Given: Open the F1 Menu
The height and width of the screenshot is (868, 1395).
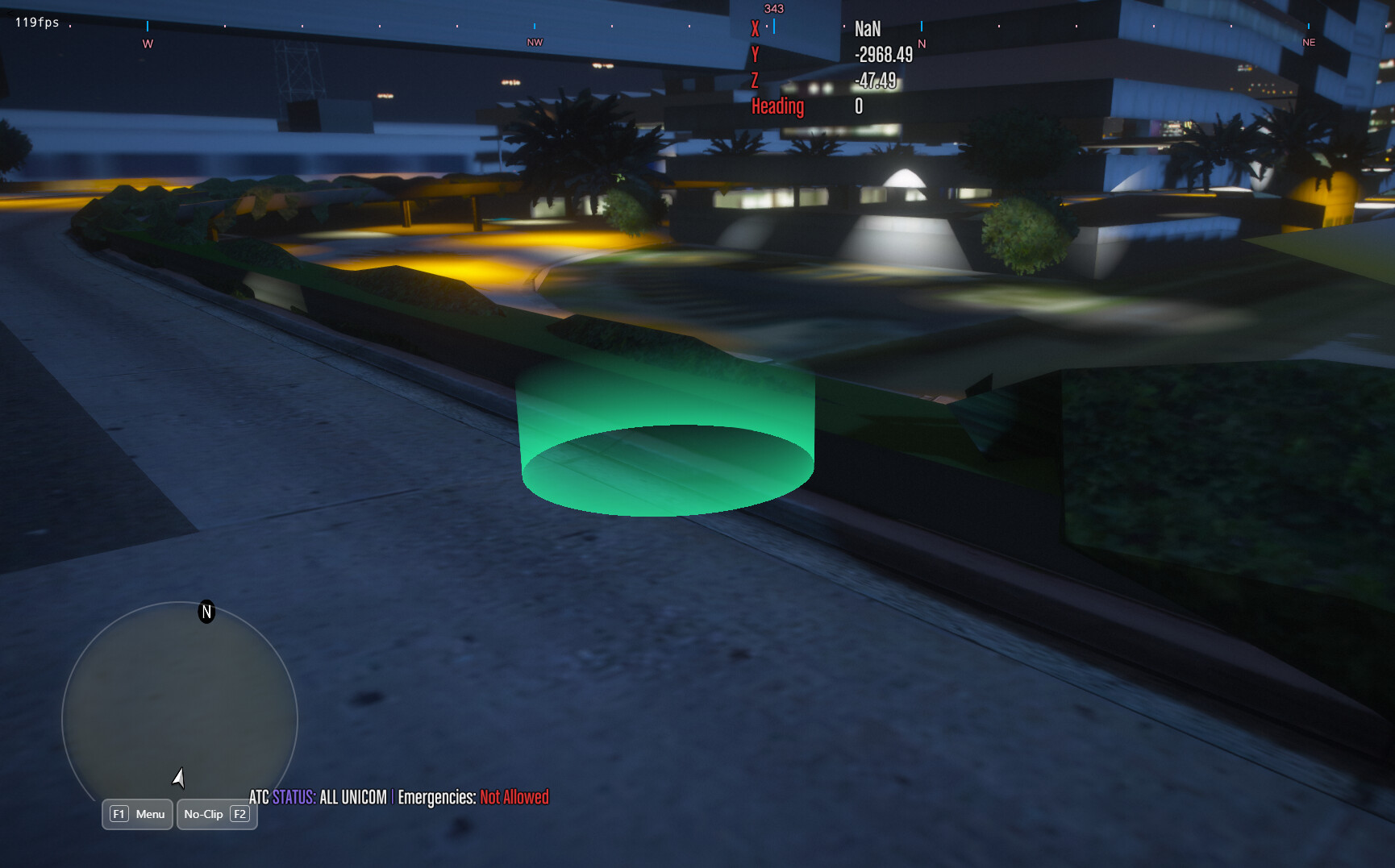Looking at the screenshot, I should 136,814.
